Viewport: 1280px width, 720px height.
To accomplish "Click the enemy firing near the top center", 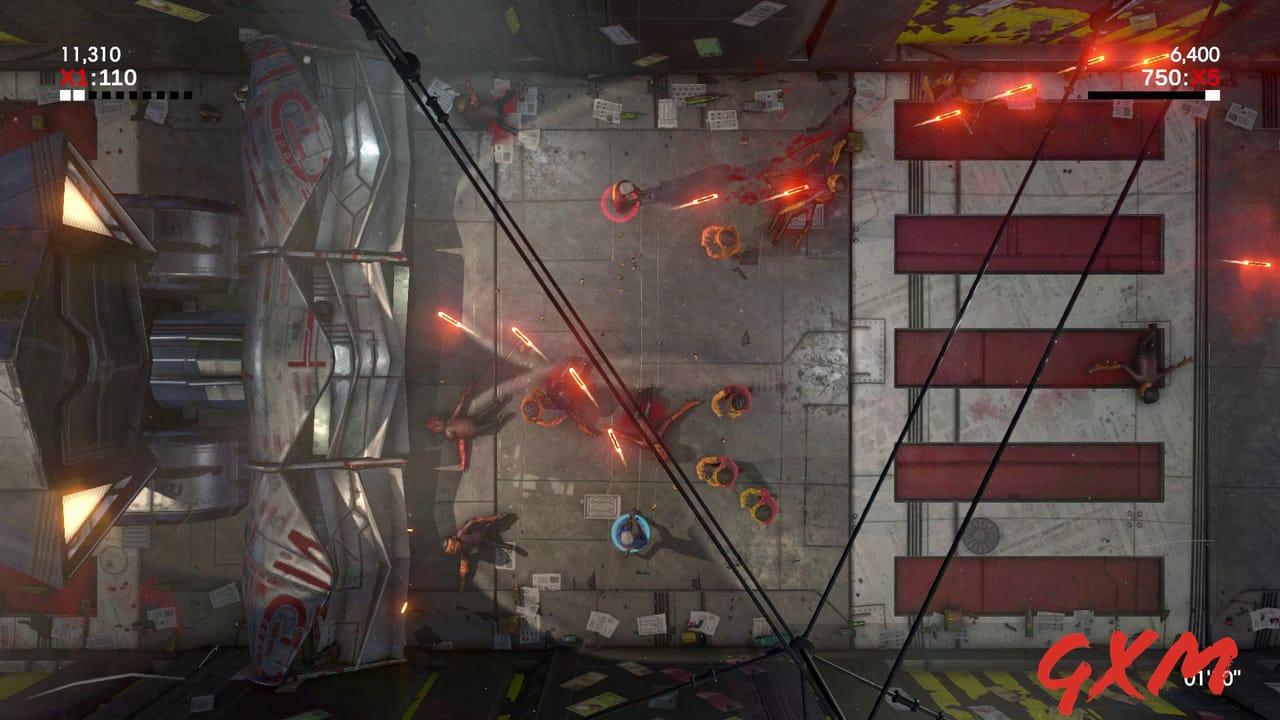I will 625,195.
